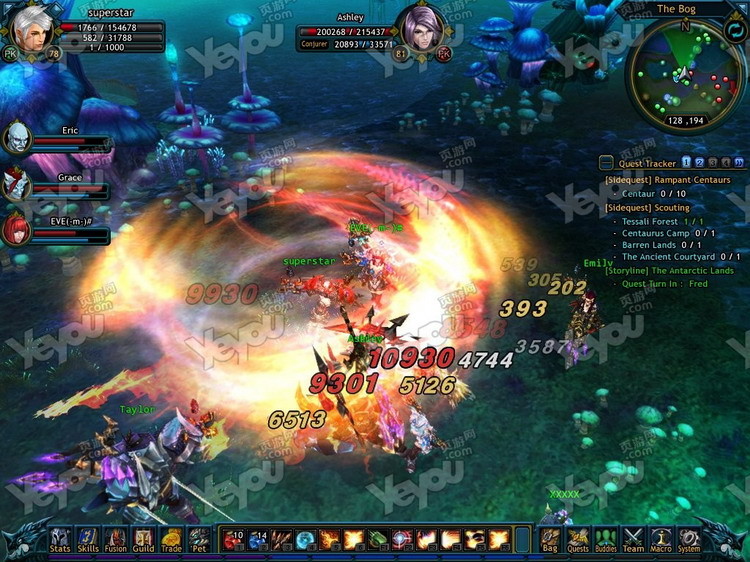The image size is (750, 562).
Task: Open the Guild window
Action: pyautogui.click(x=144, y=540)
